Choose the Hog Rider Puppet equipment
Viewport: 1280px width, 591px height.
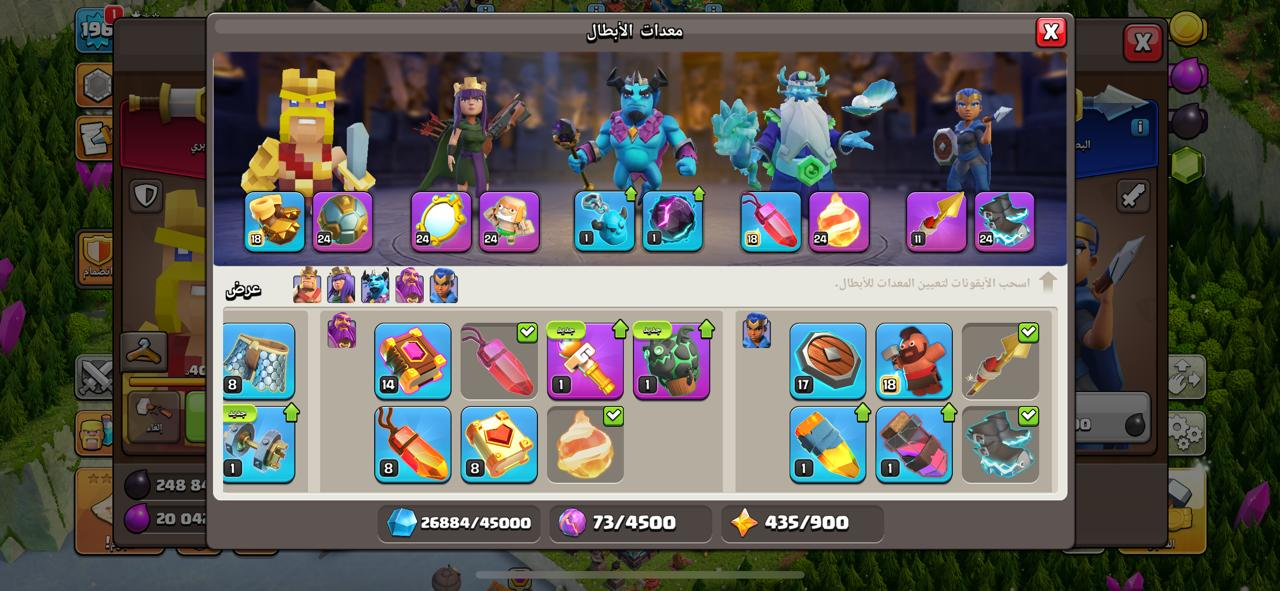click(x=914, y=361)
